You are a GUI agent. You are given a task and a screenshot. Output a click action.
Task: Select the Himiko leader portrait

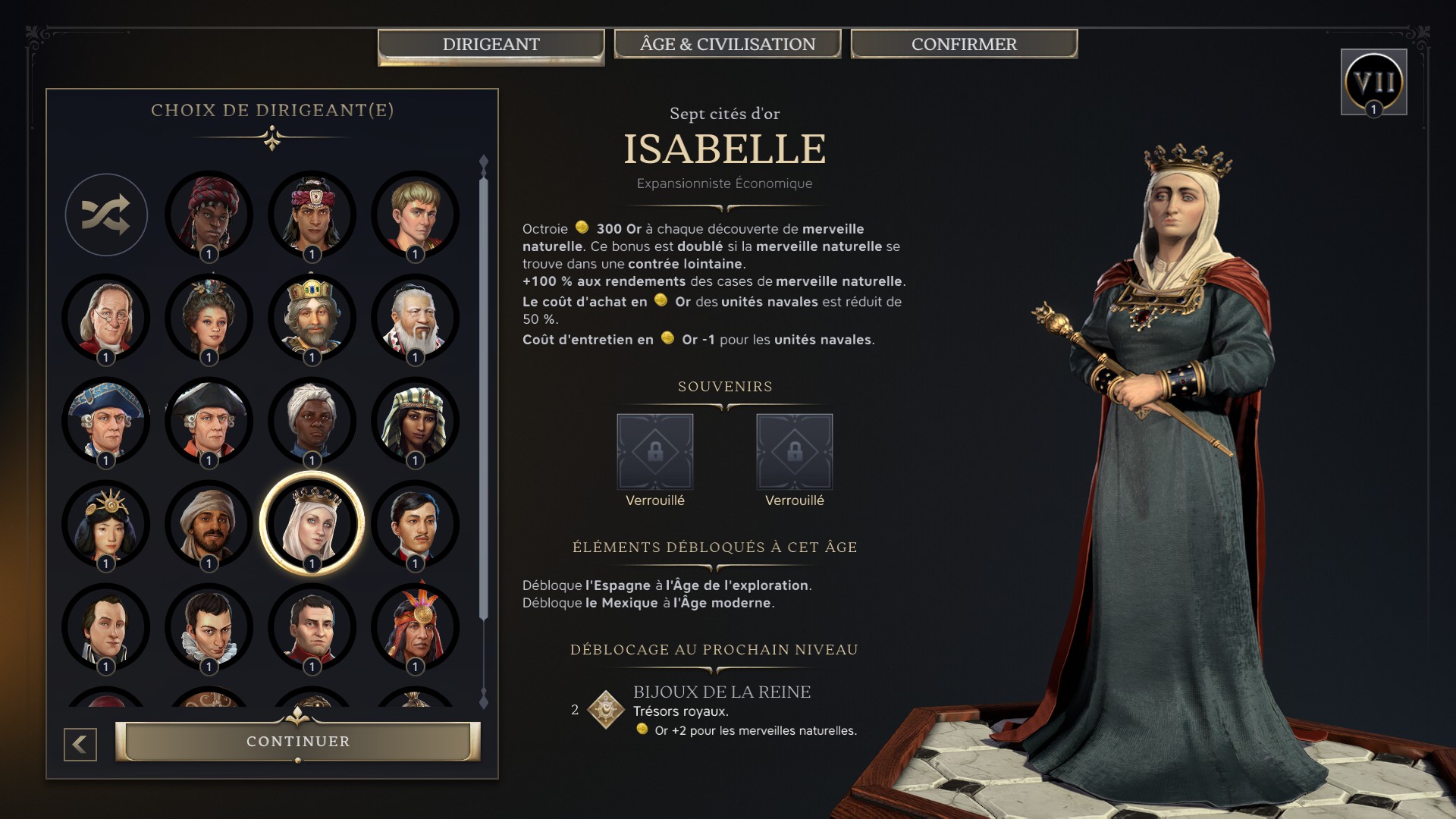(x=106, y=523)
